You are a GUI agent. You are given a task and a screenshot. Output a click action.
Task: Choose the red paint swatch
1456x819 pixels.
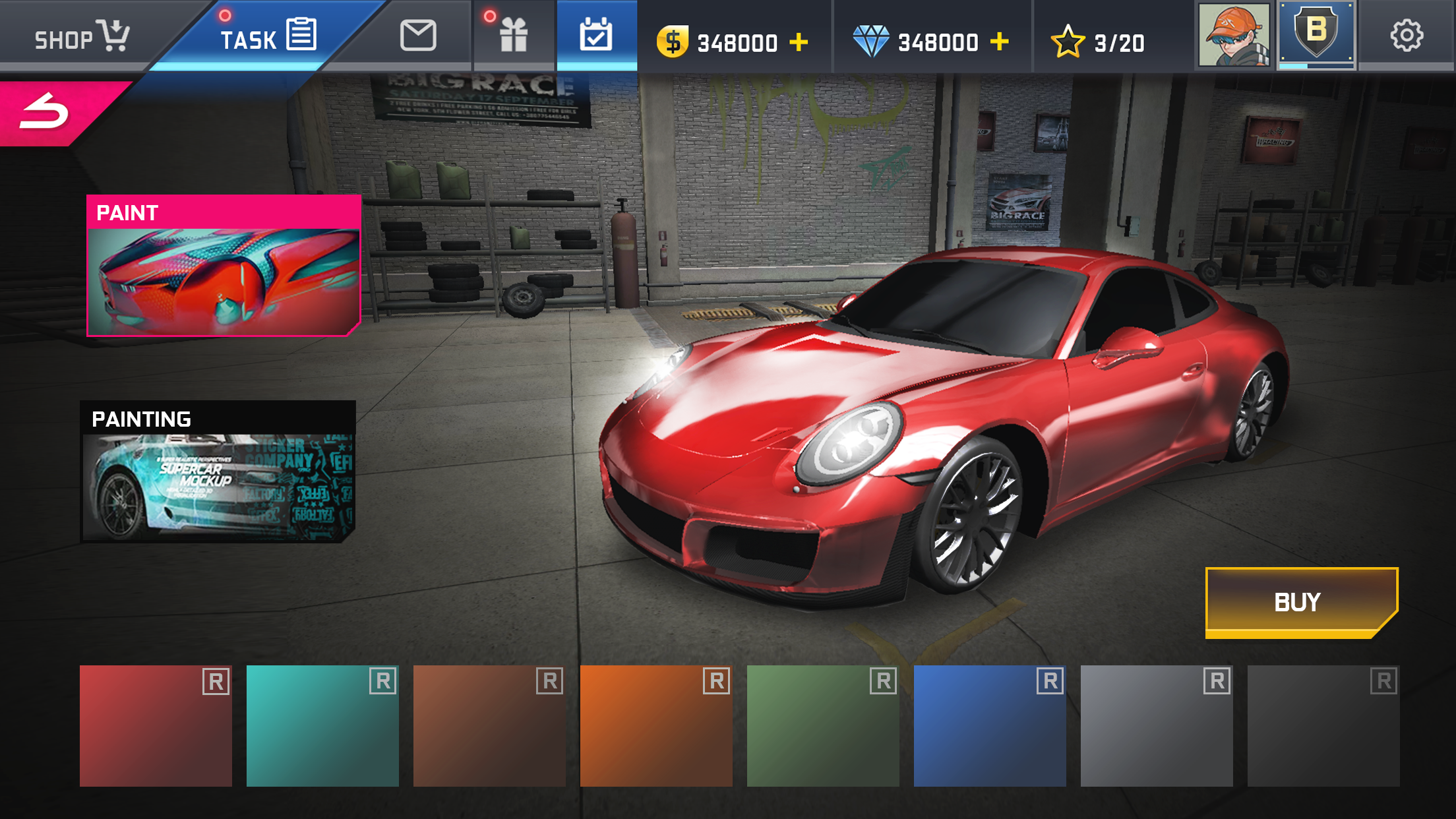pos(156,725)
